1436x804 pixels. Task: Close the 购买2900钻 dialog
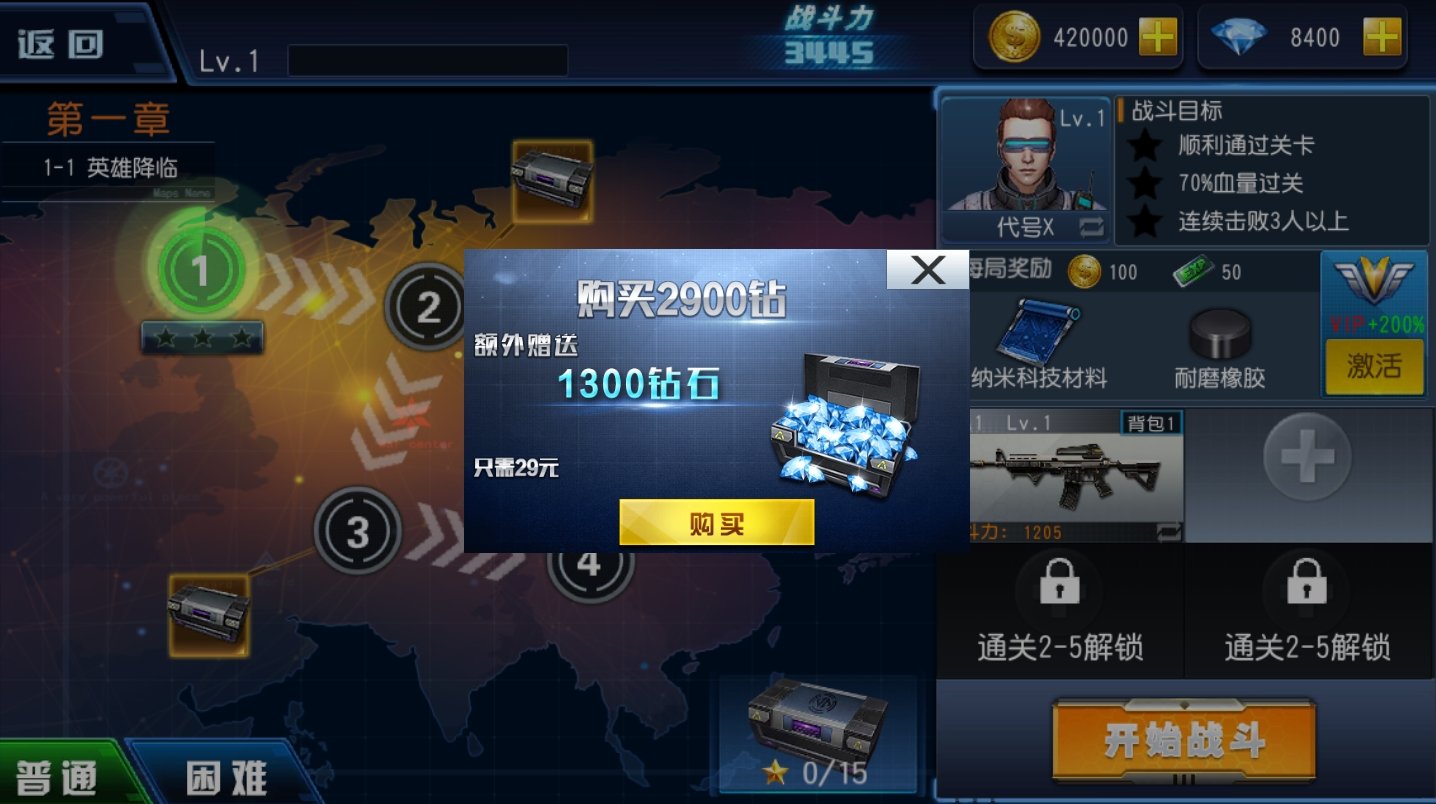click(x=928, y=270)
